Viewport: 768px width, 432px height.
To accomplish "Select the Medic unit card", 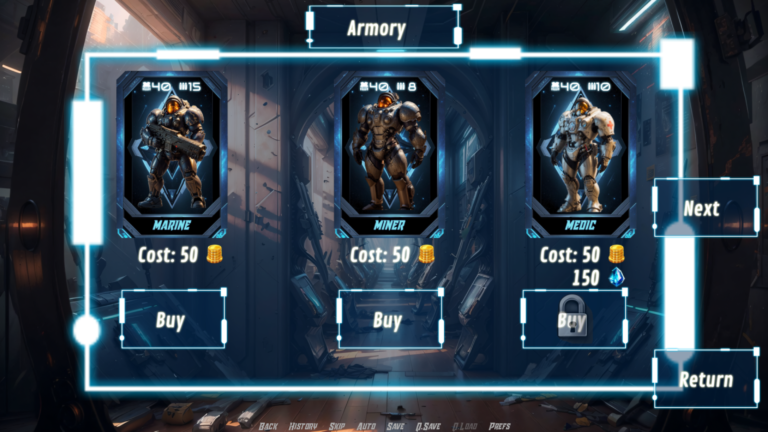I will [580, 152].
